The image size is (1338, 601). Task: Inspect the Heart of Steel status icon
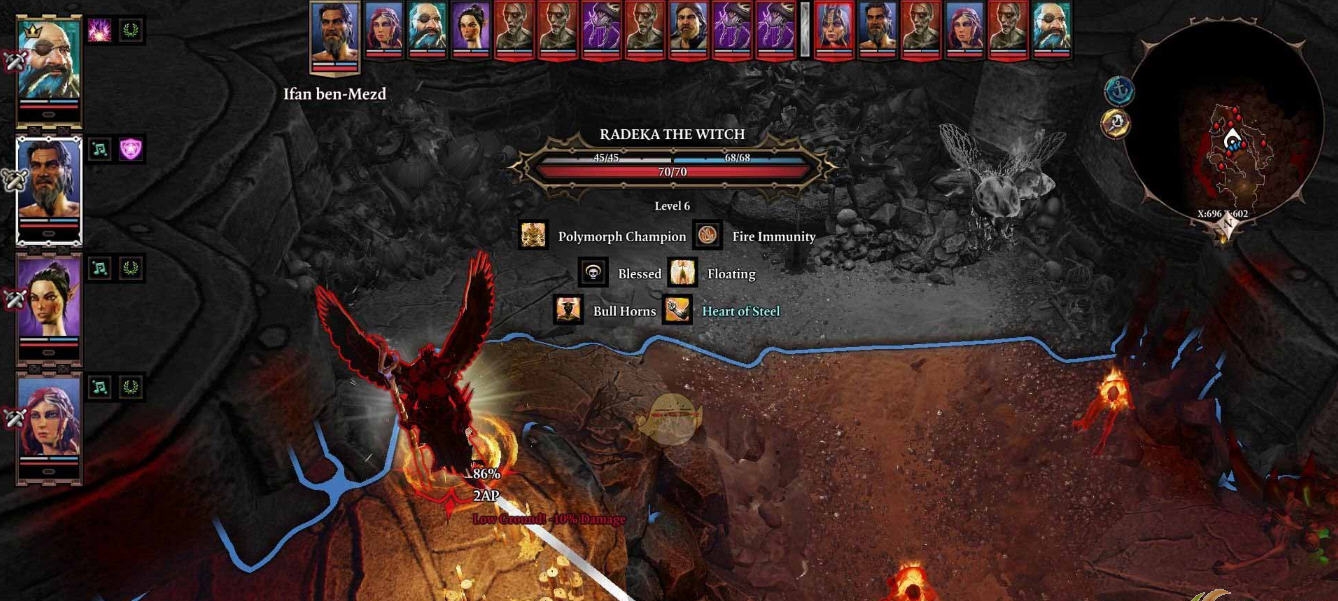[x=677, y=311]
